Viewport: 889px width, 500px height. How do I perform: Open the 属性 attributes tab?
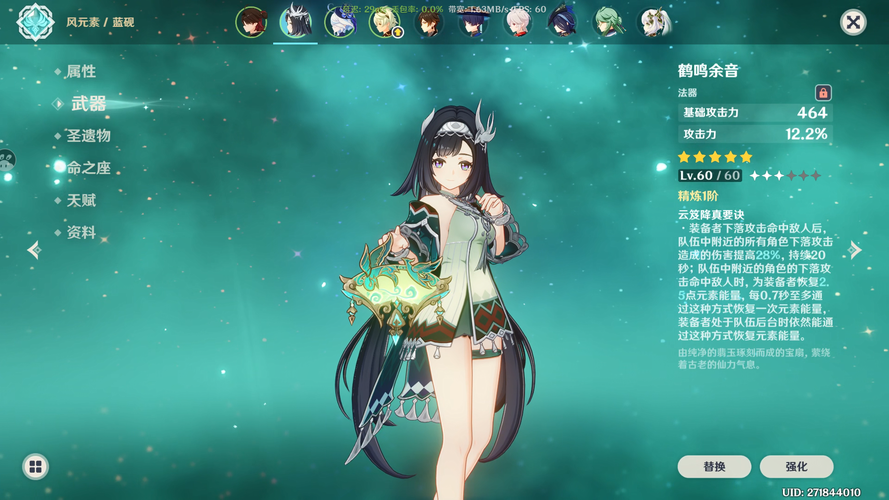pyautogui.click(x=81, y=72)
